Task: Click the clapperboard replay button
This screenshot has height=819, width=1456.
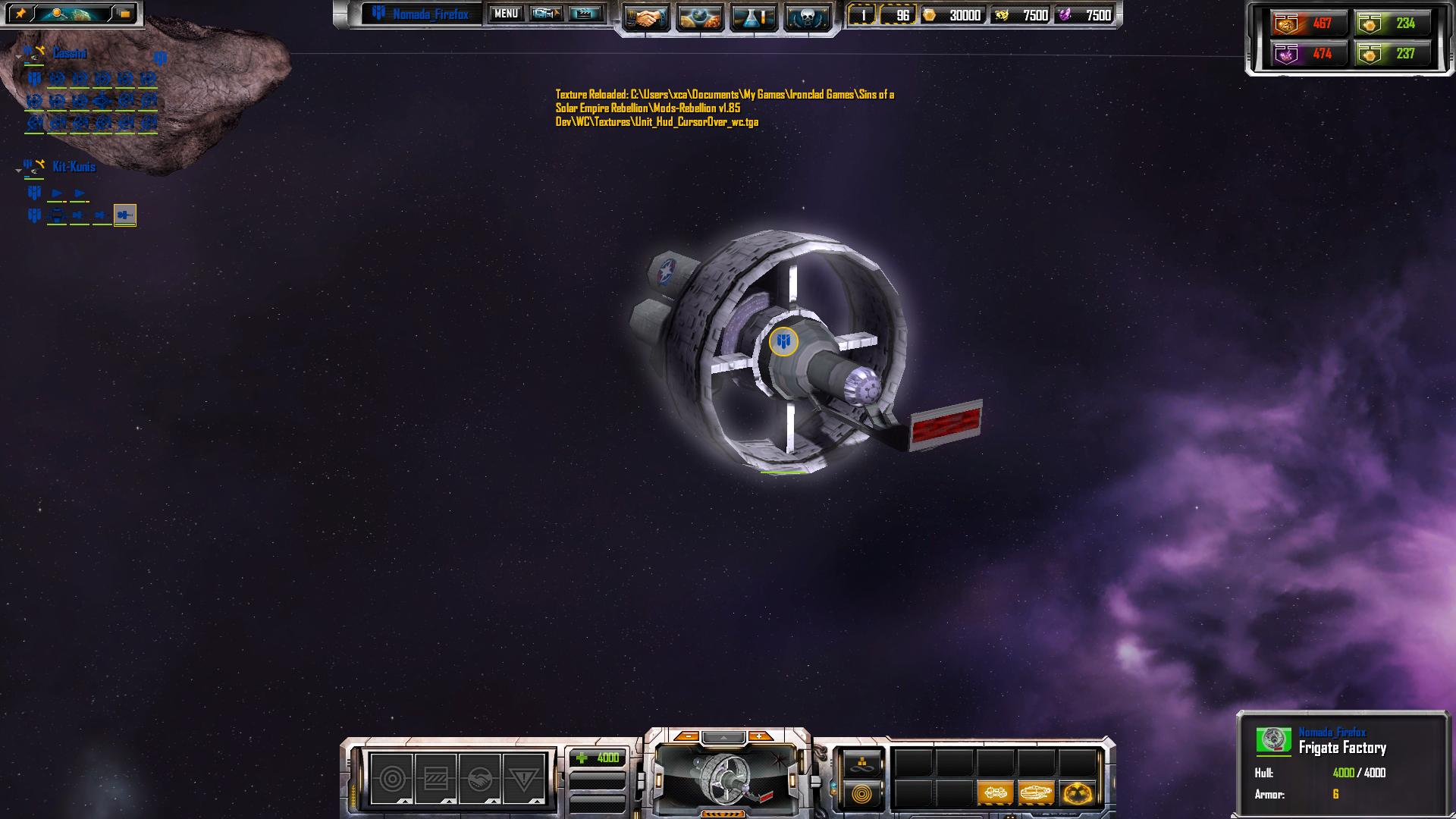Action: (x=585, y=14)
